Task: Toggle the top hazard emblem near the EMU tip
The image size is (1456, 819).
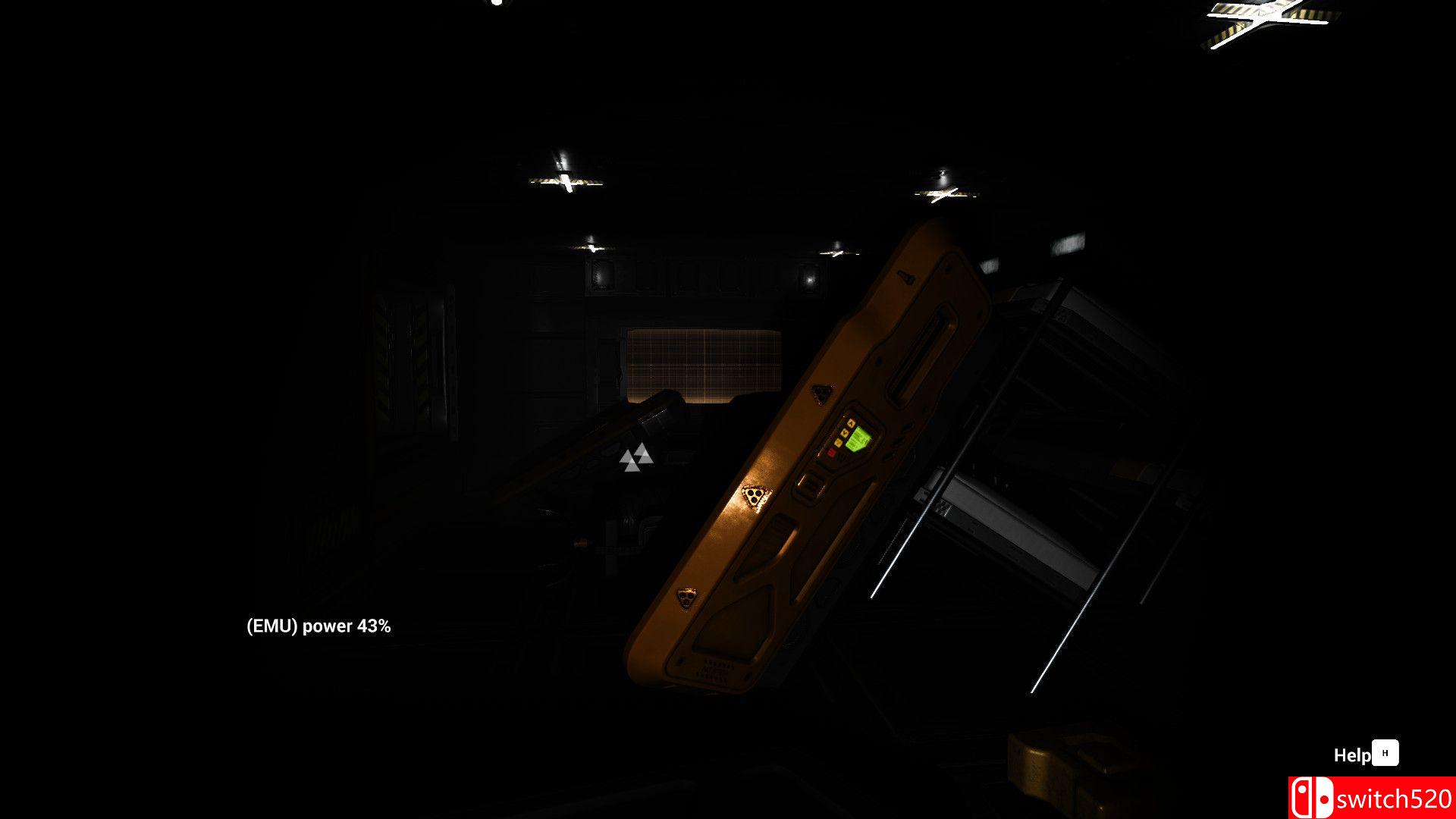Action: click(821, 394)
